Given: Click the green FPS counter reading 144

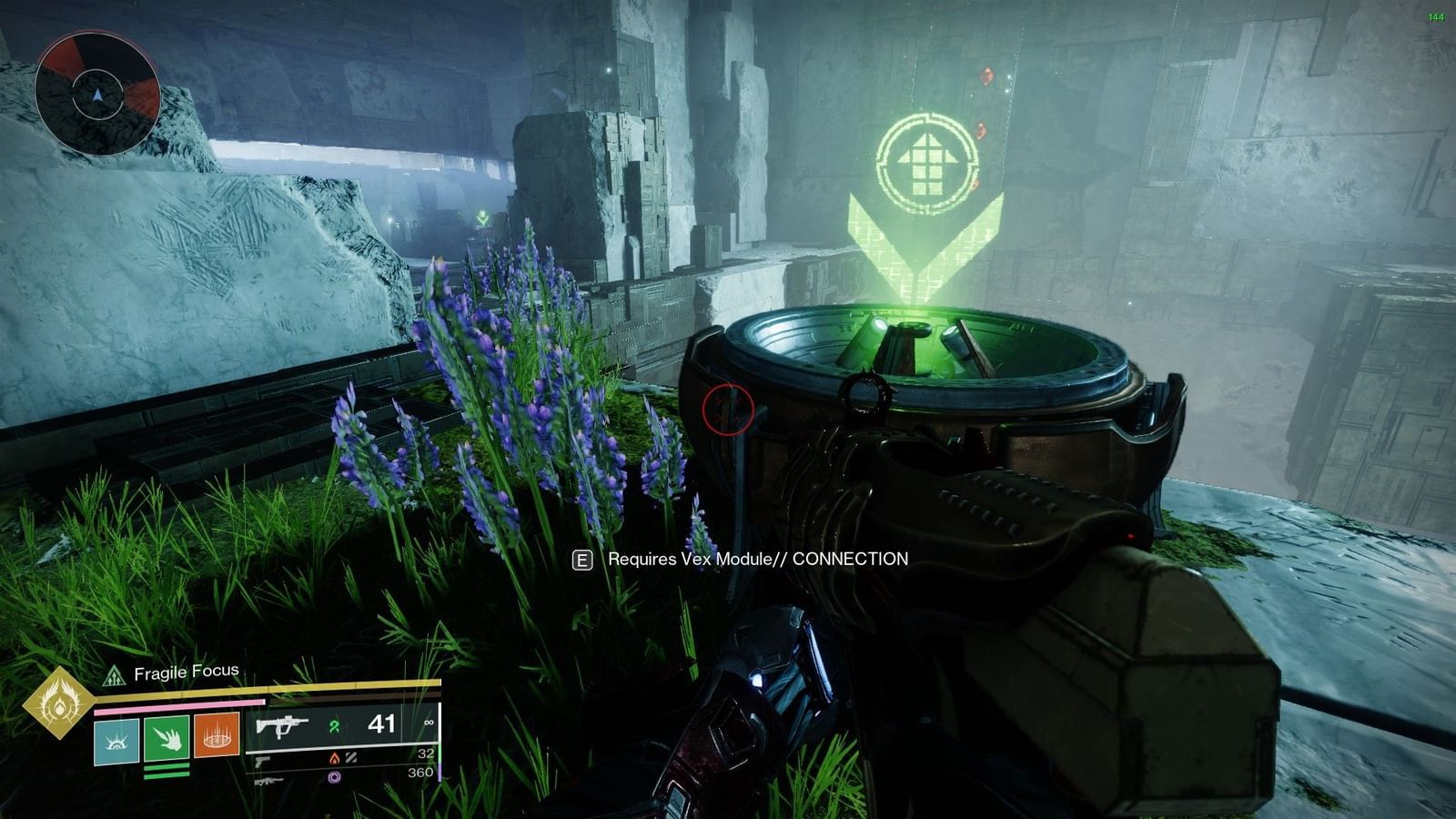Looking at the screenshot, I should pos(1436,15).
